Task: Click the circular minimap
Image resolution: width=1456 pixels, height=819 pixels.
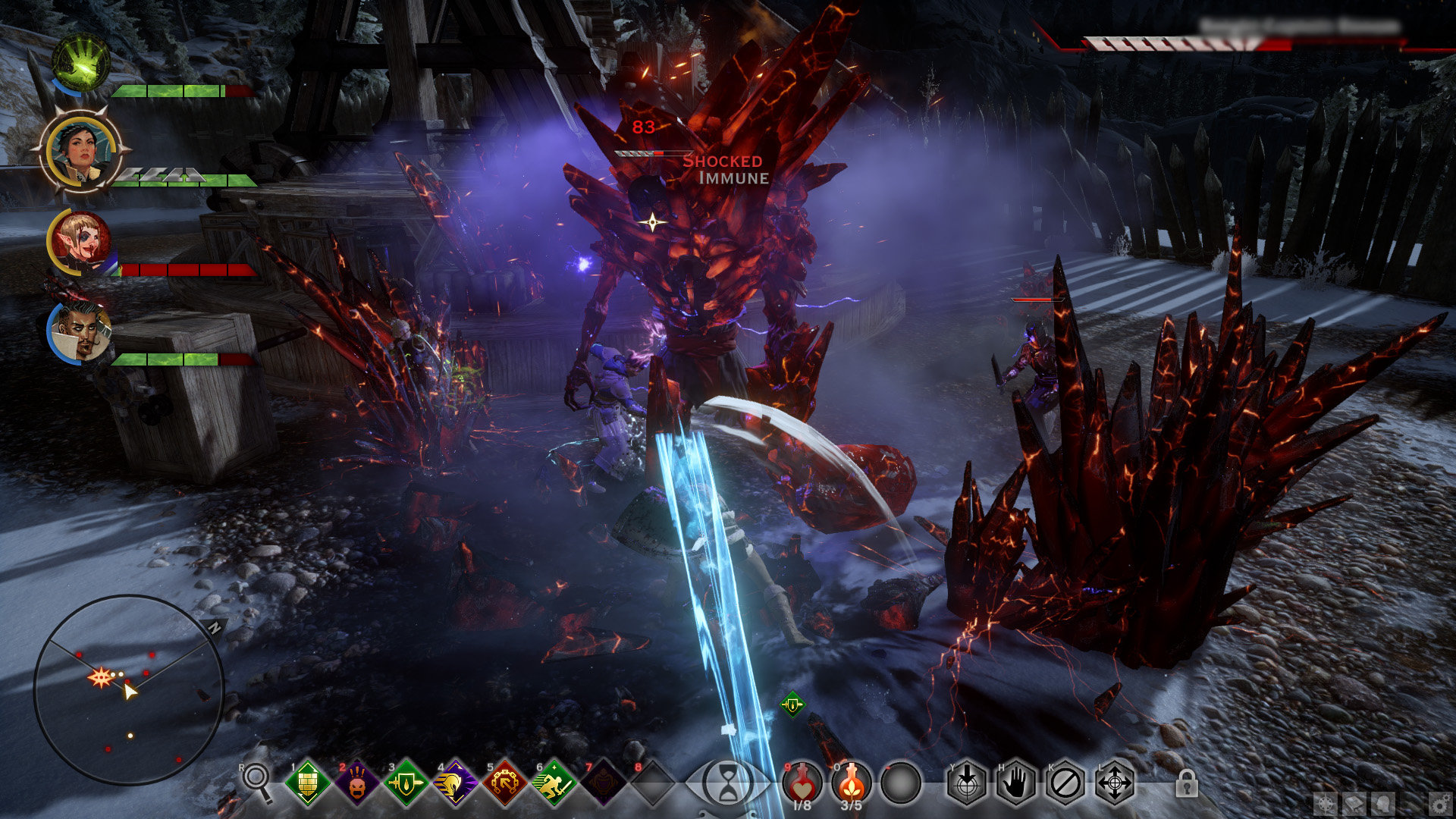Action: [129, 689]
